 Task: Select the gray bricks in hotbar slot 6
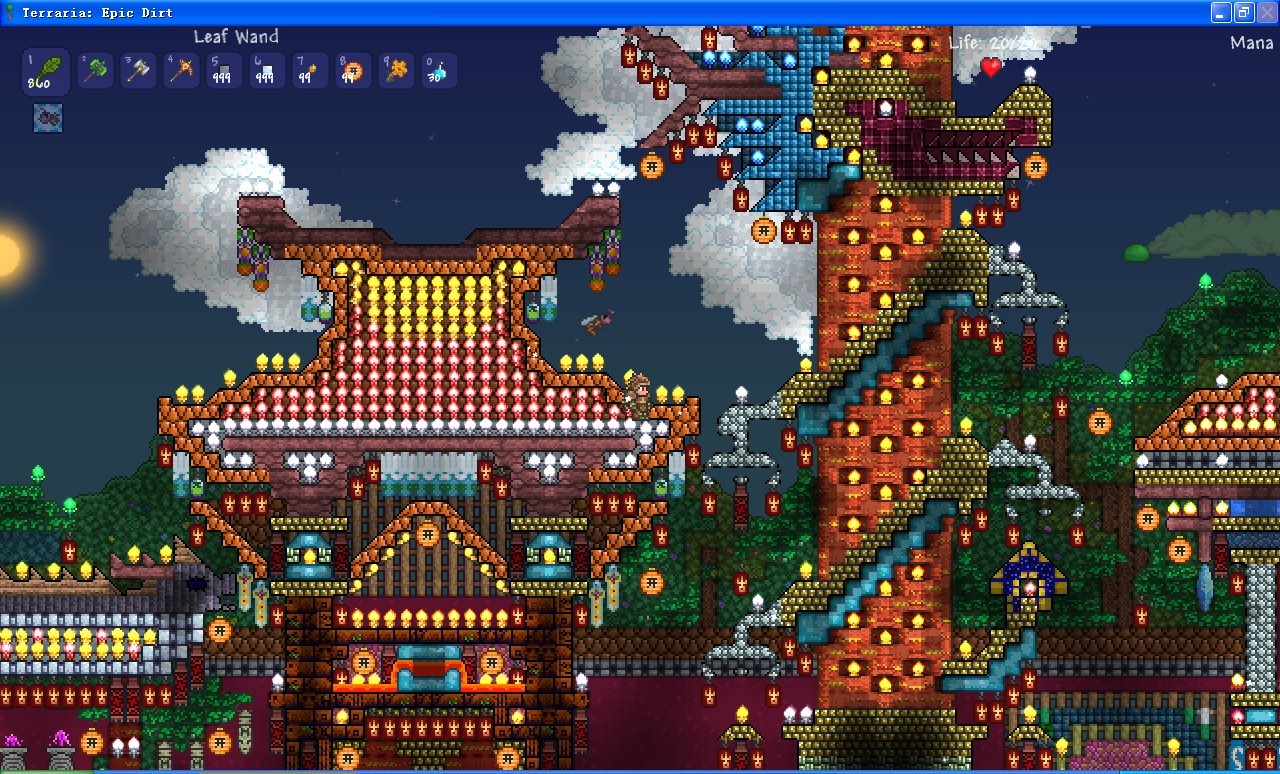tap(266, 70)
